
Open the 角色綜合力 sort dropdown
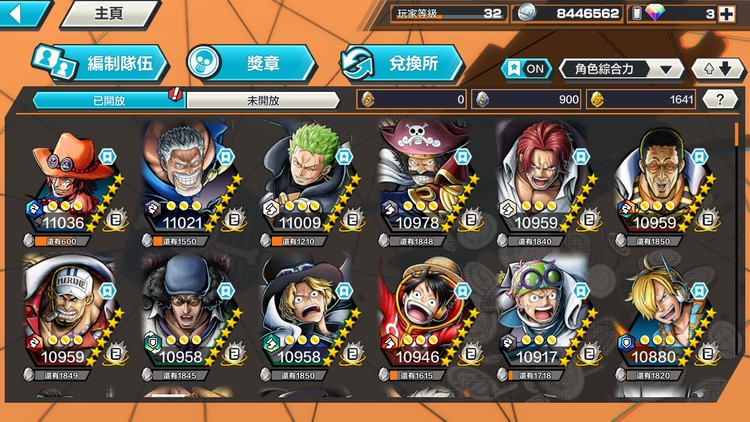621,69
